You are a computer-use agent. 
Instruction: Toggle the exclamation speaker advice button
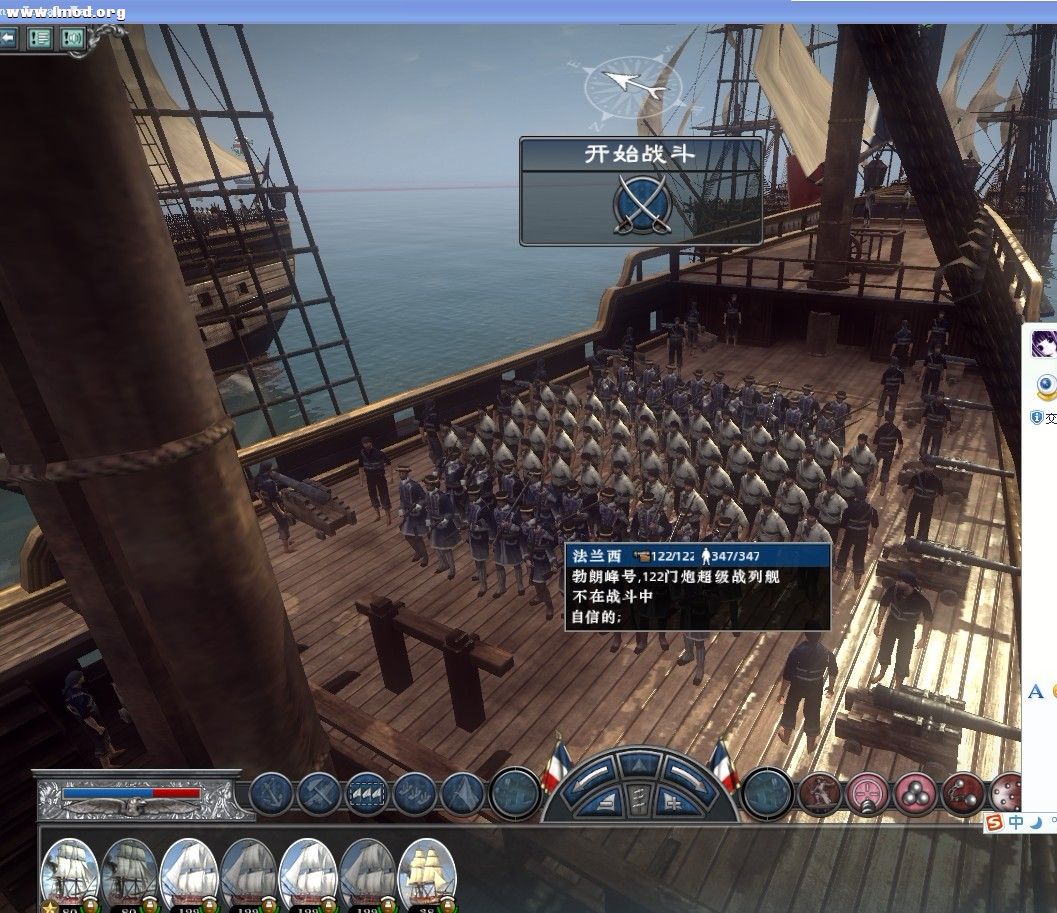click(x=71, y=38)
